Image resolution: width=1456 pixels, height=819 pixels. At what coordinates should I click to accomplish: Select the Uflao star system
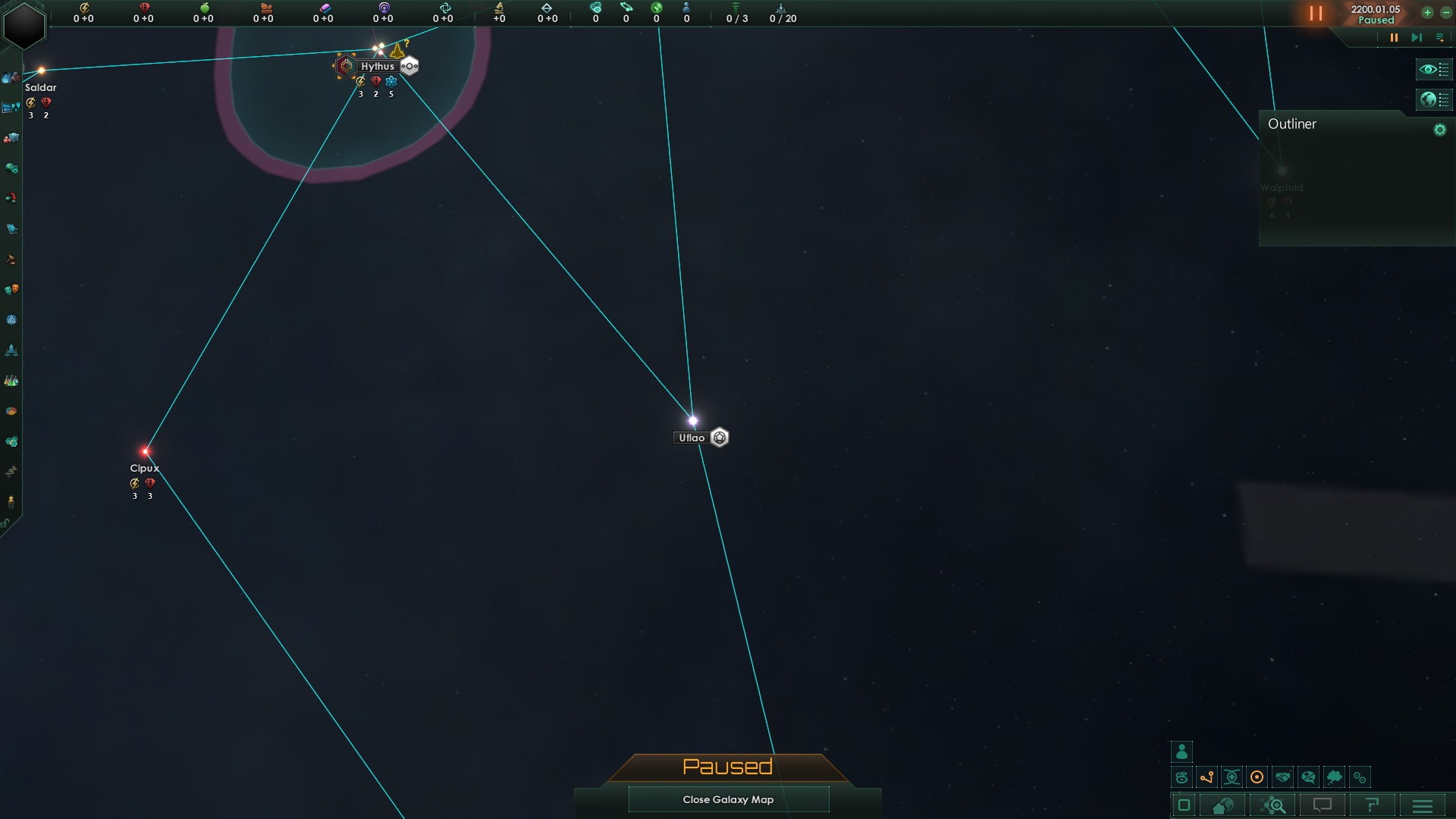(x=692, y=419)
